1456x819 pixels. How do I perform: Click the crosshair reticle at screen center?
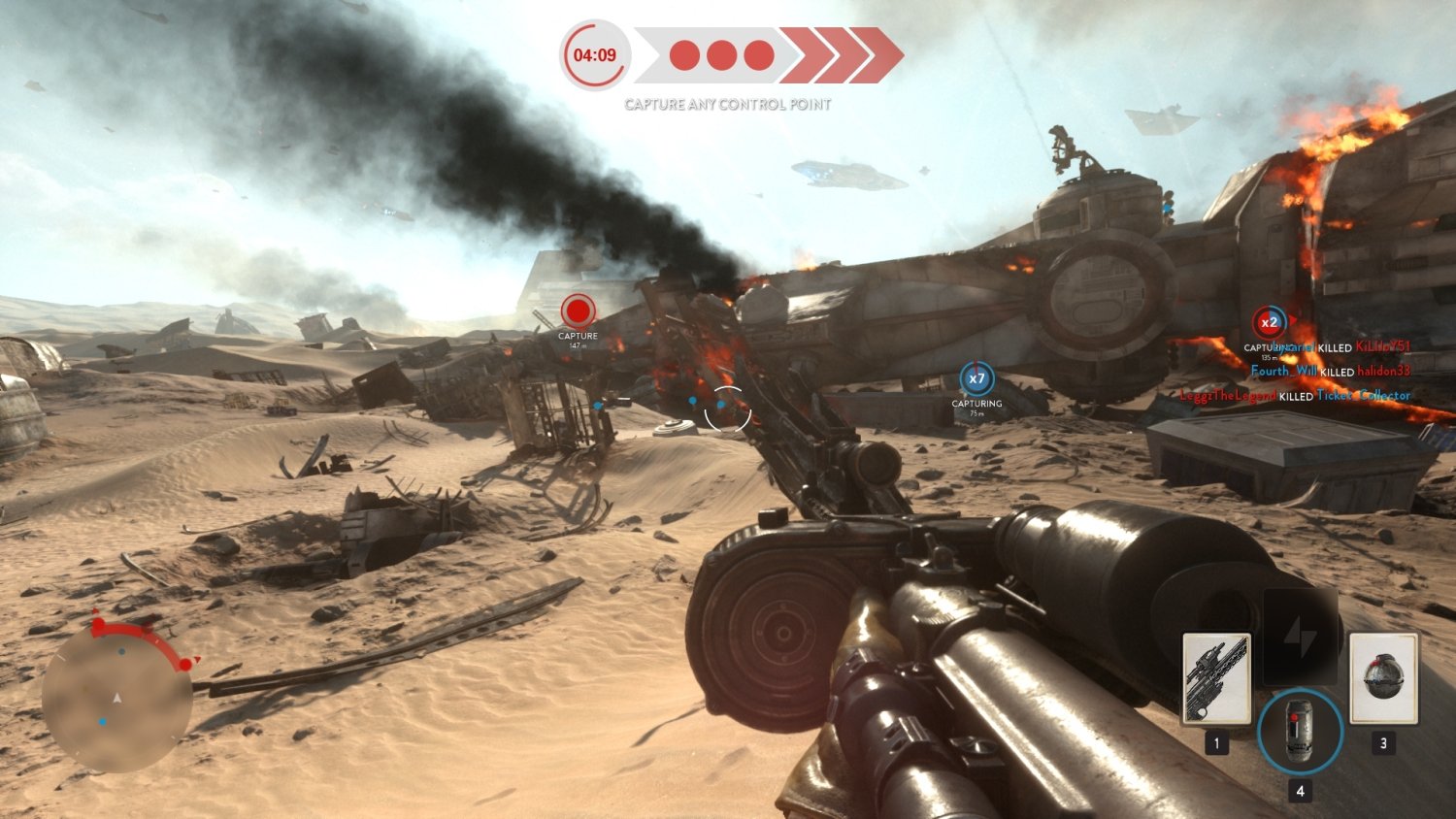[x=728, y=409]
